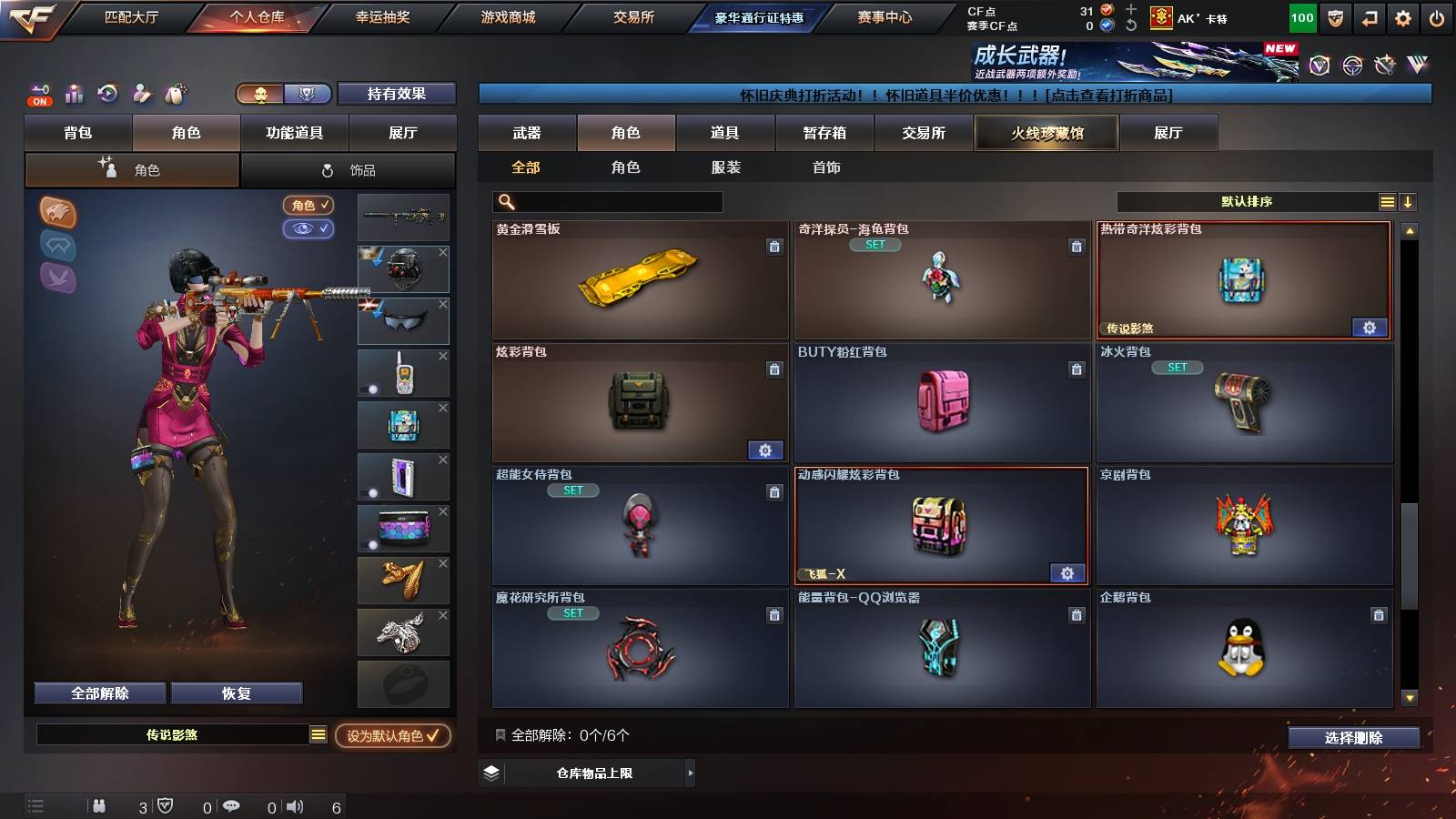Toggle the eye visibility icon below the 角色 checkmark
The height and width of the screenshot is (819, 1456).
pyautogui.click(x=308, y=229)
